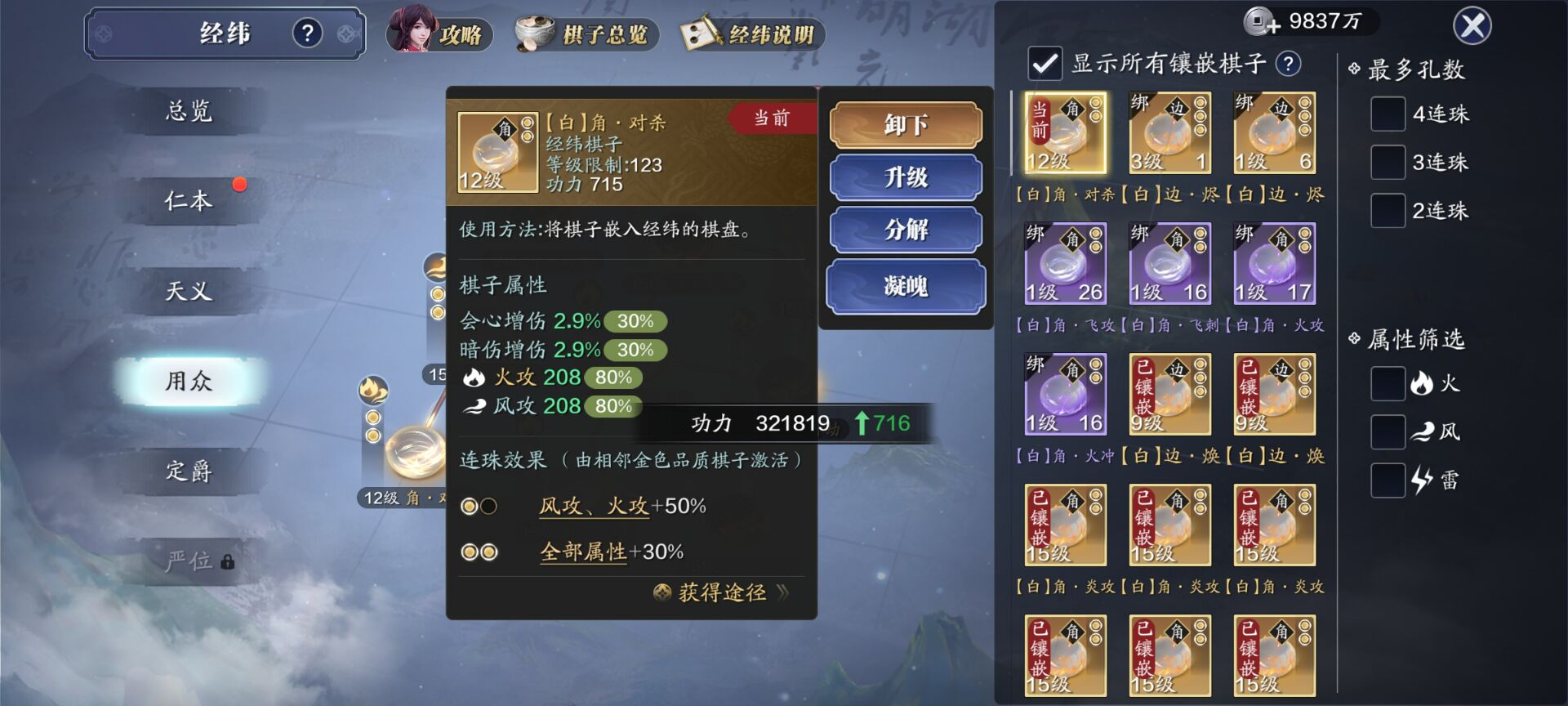The height and width of the screenshot is (706, 1568).
Task: Open the 仁本 tab
Action: (189, 201)
